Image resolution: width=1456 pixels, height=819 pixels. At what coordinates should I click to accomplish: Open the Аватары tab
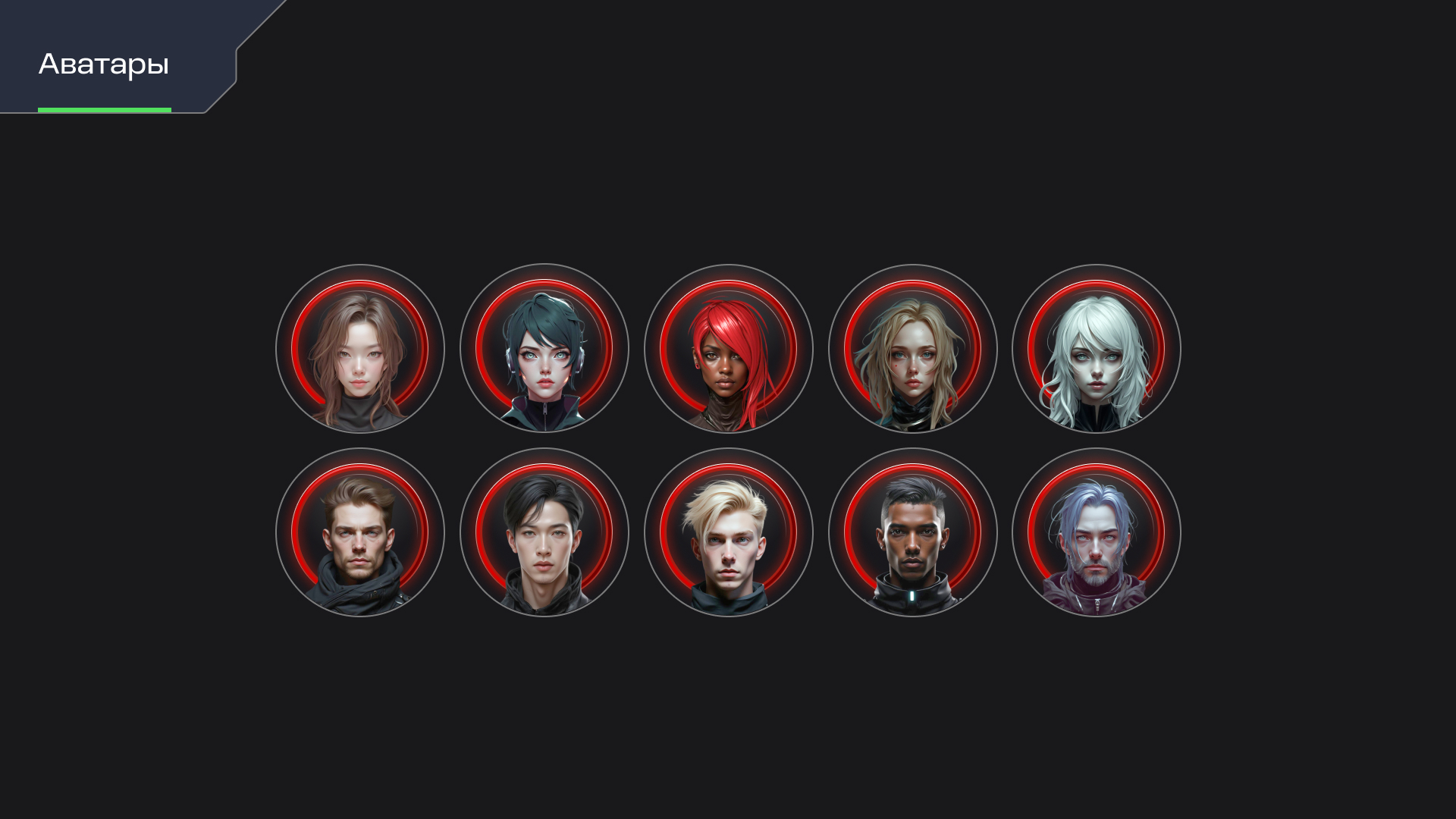tap(104, 64)
